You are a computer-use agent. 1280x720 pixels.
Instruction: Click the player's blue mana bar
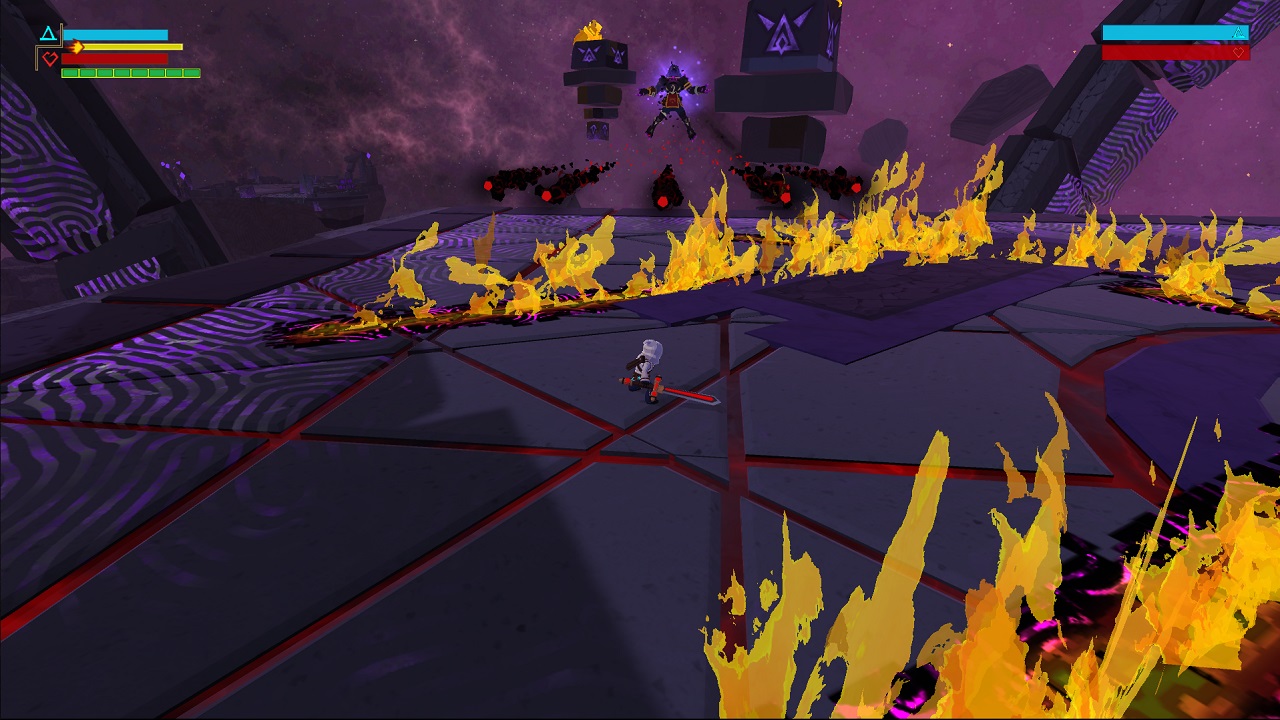pyautogui.click(x=115, y=34)
